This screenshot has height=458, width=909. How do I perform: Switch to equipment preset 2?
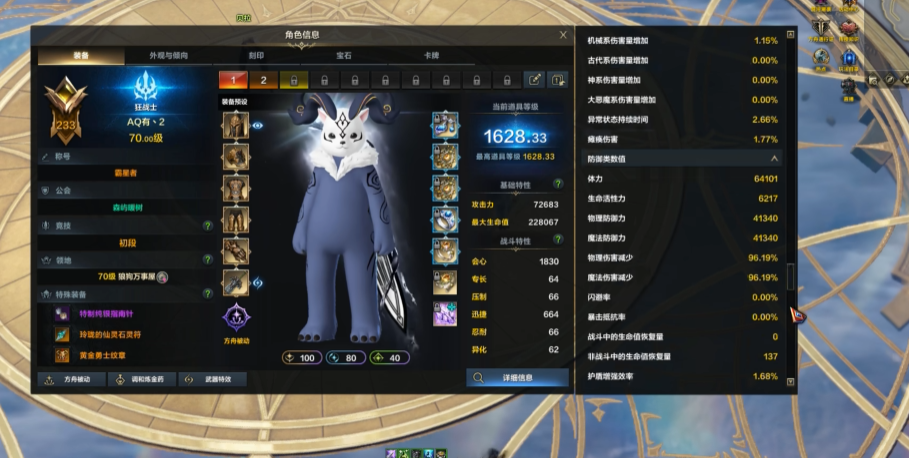263,80
